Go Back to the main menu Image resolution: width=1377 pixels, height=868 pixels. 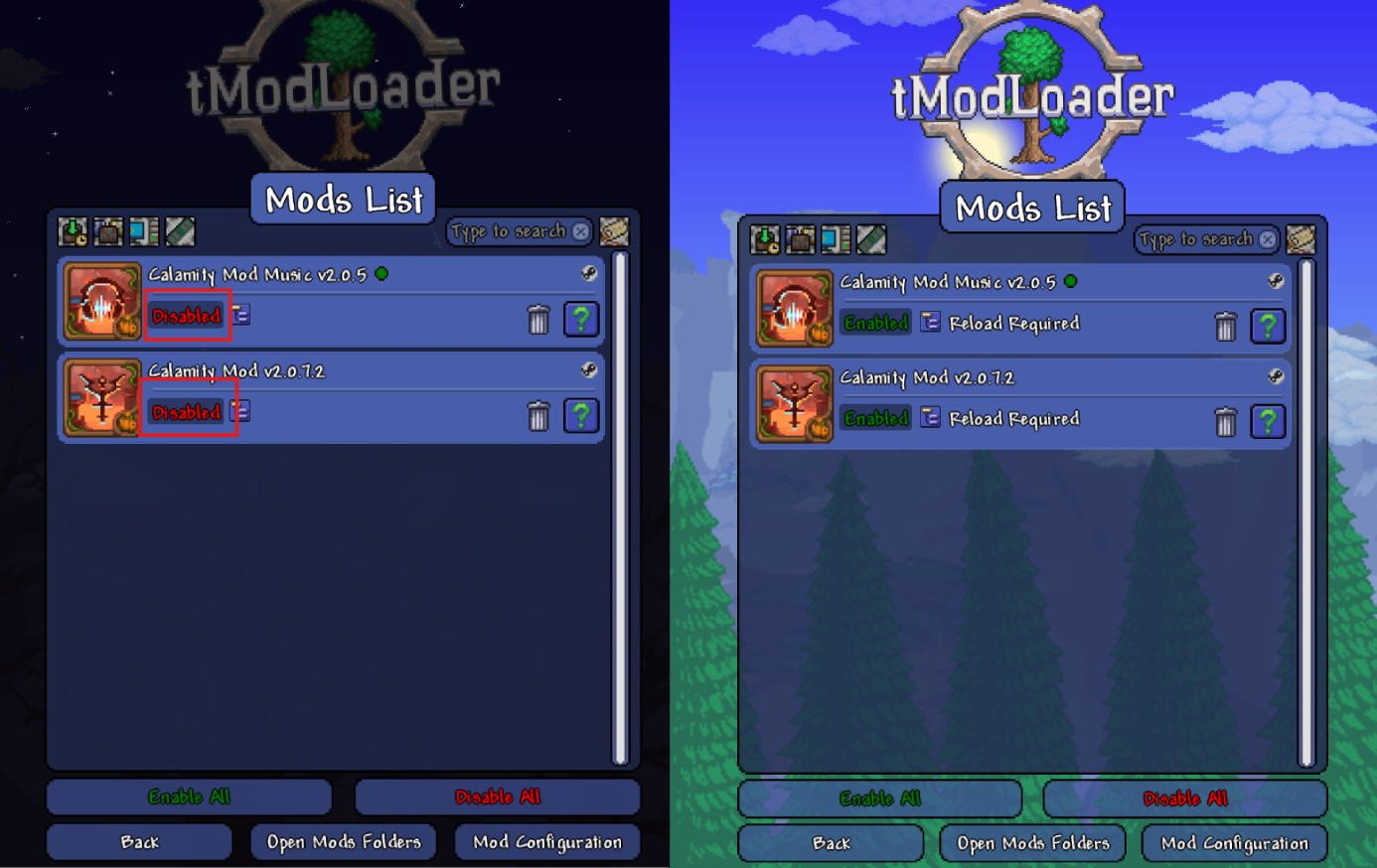click(138, 841)
